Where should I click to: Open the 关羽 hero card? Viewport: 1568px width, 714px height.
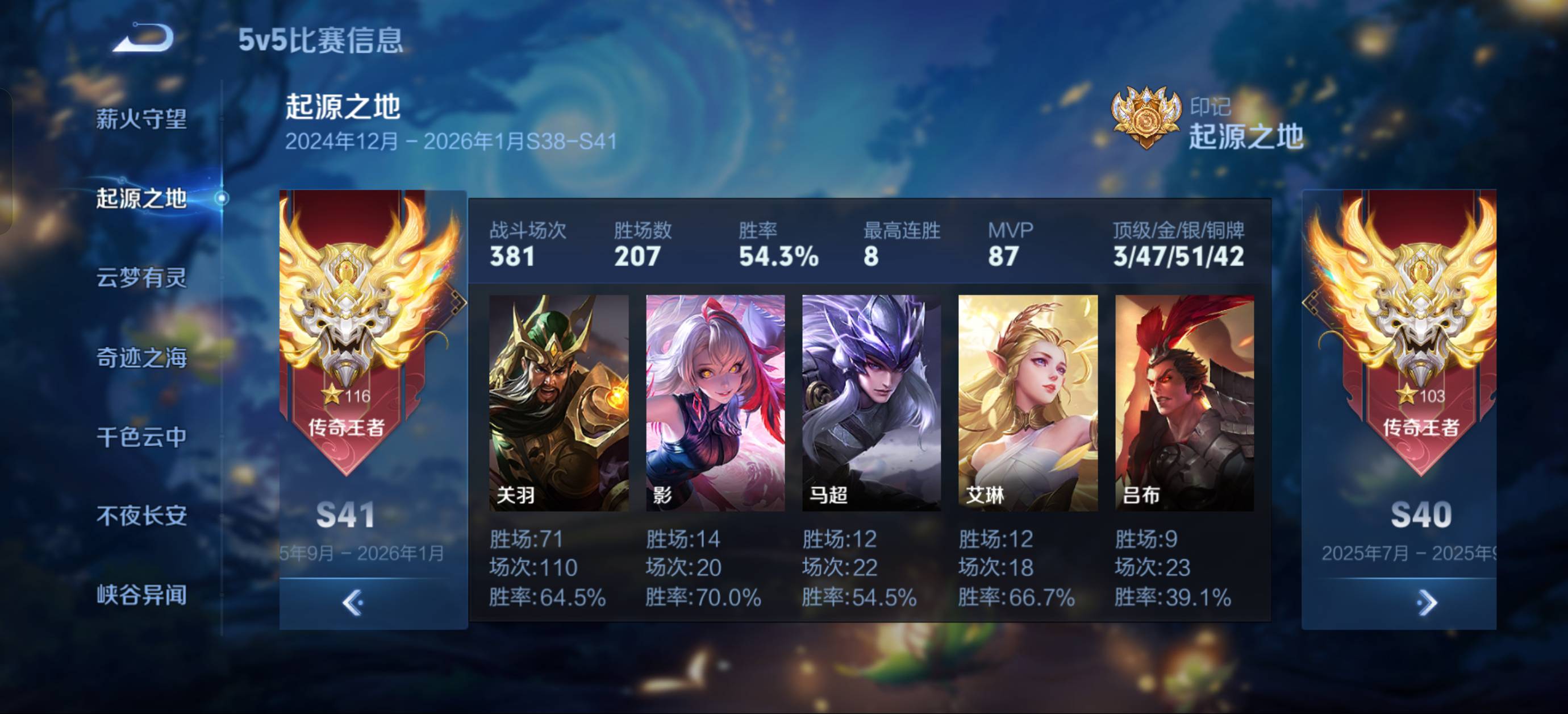pos(559,402)
